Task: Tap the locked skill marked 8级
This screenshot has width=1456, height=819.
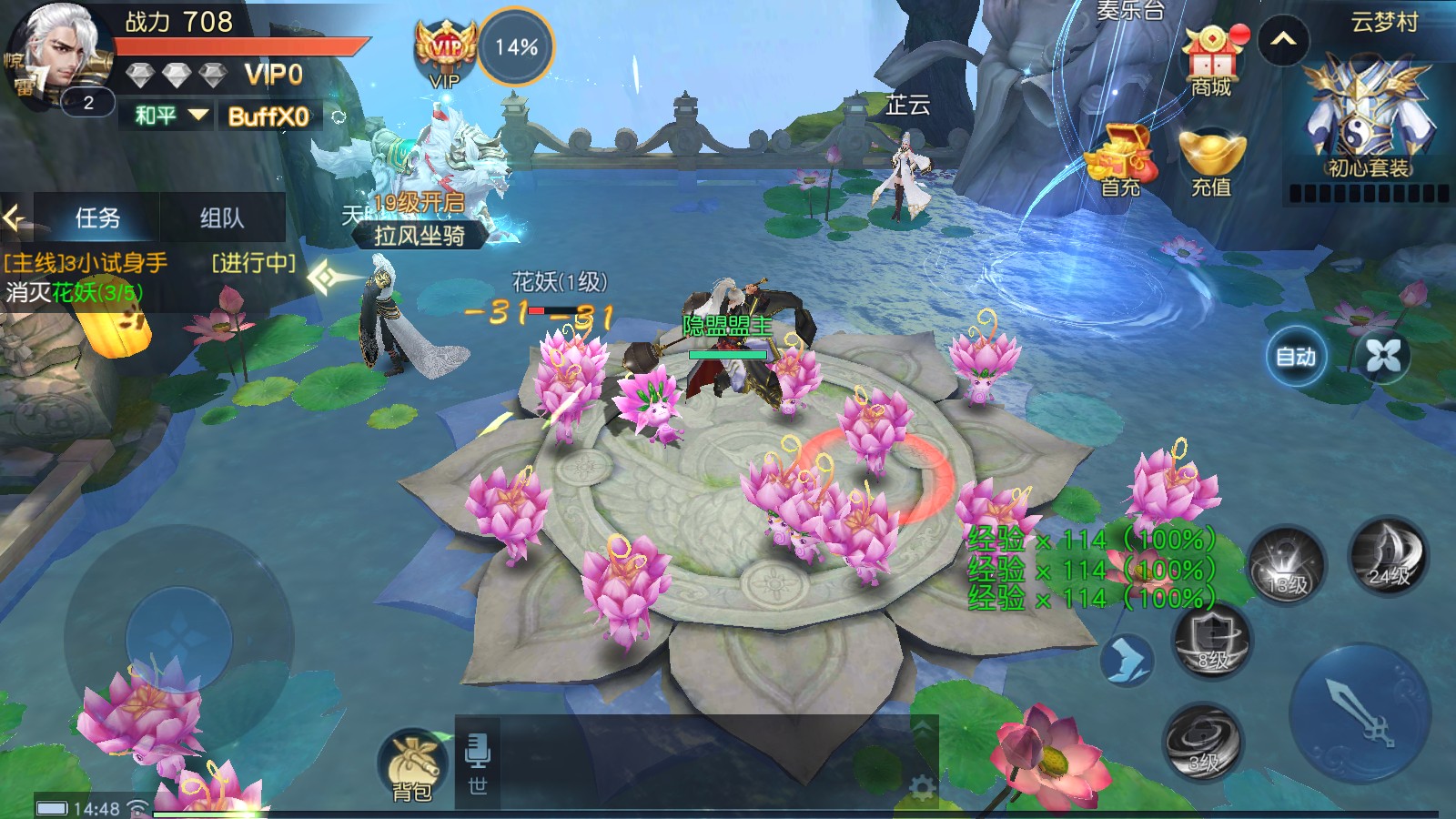Action: click(x=1211, y=642)
